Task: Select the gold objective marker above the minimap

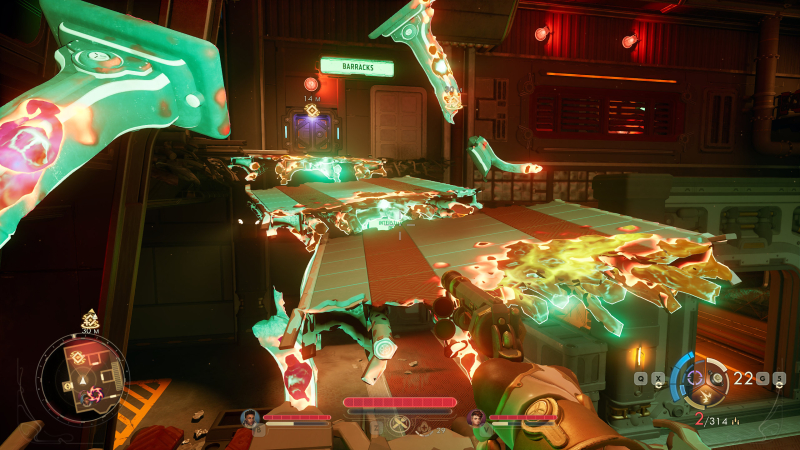Action: tap(90, 320)
